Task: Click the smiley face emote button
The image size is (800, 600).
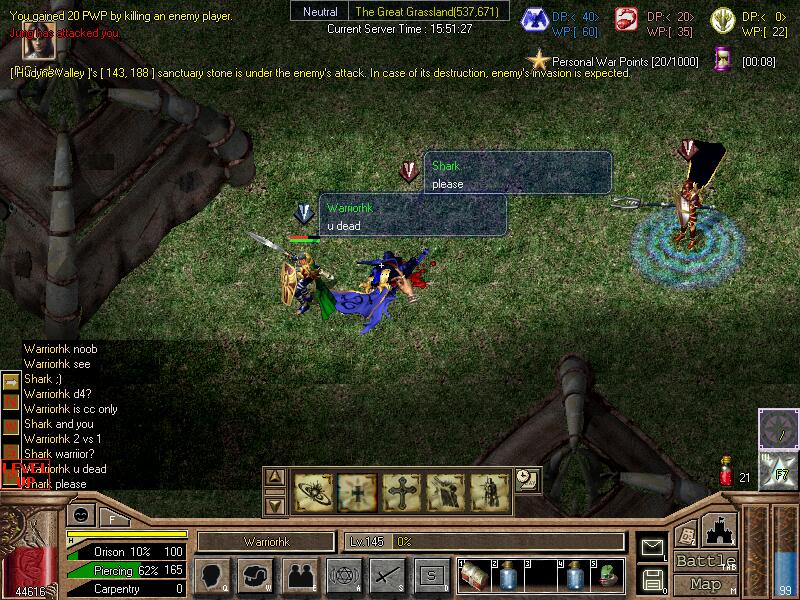Action: (79, 515)
